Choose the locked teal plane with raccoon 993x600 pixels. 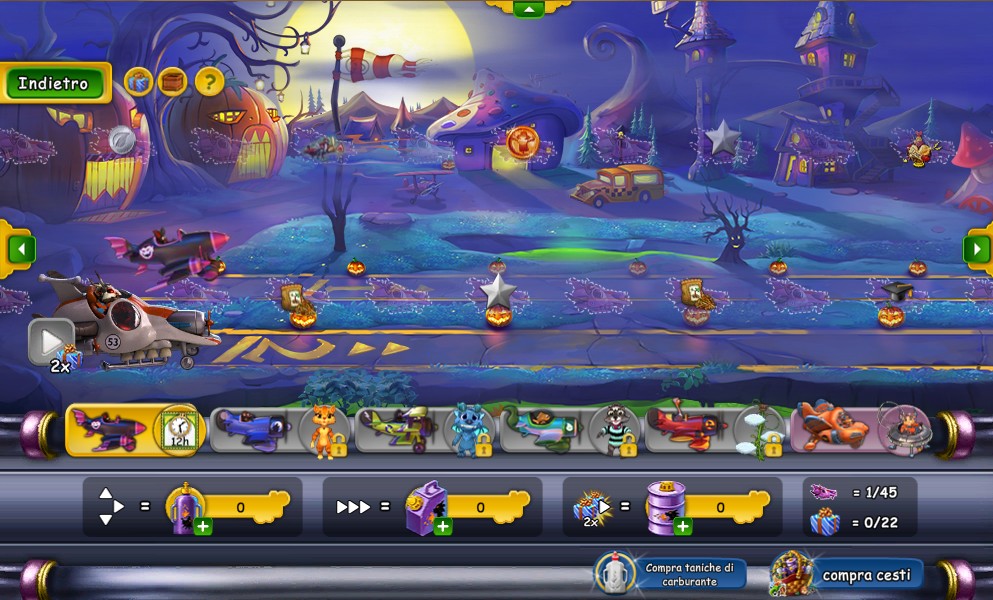click(570, 430)
